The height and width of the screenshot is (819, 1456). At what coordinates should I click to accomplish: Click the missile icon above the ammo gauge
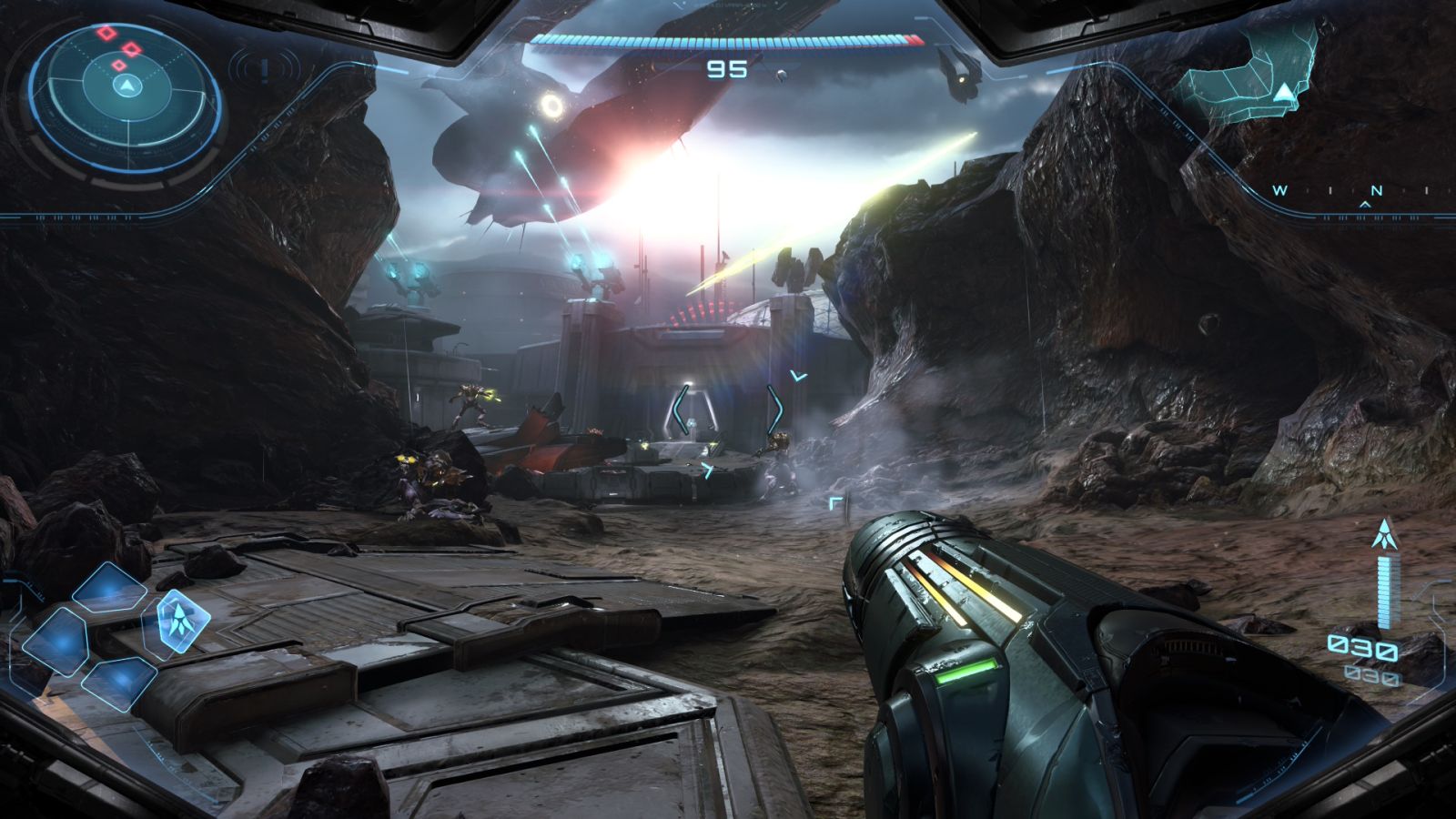tap(1385, 533)
